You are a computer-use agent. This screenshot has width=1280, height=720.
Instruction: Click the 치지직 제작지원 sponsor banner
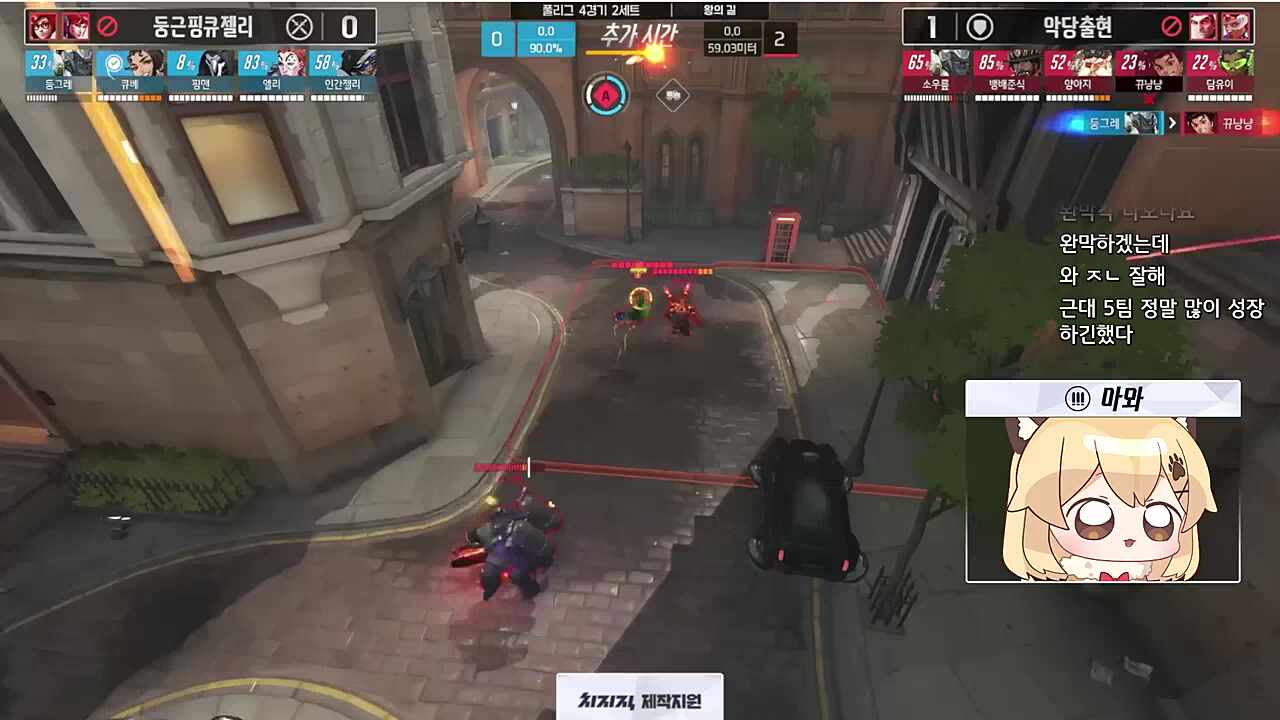coord(639,699)
